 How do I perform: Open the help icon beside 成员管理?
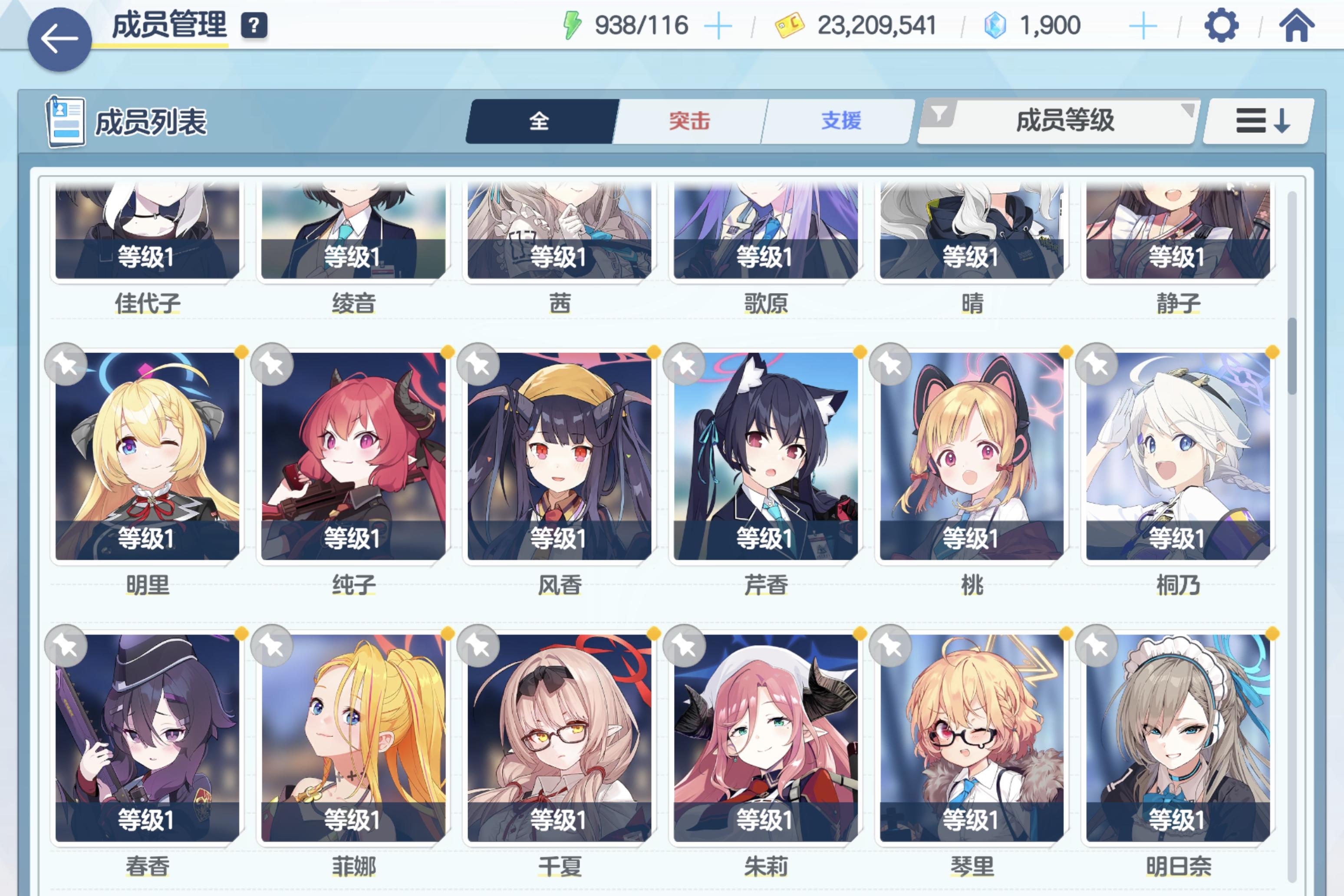tap(255, 24)
